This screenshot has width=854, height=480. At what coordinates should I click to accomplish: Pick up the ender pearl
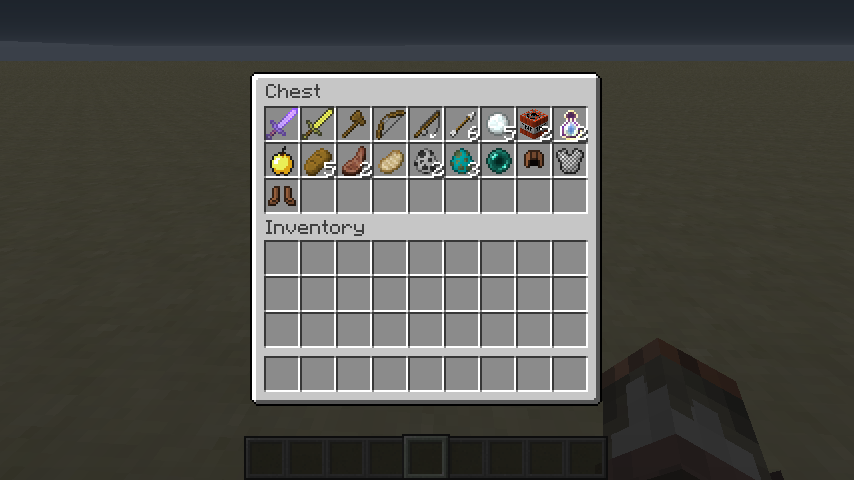(x=498, y=160)
